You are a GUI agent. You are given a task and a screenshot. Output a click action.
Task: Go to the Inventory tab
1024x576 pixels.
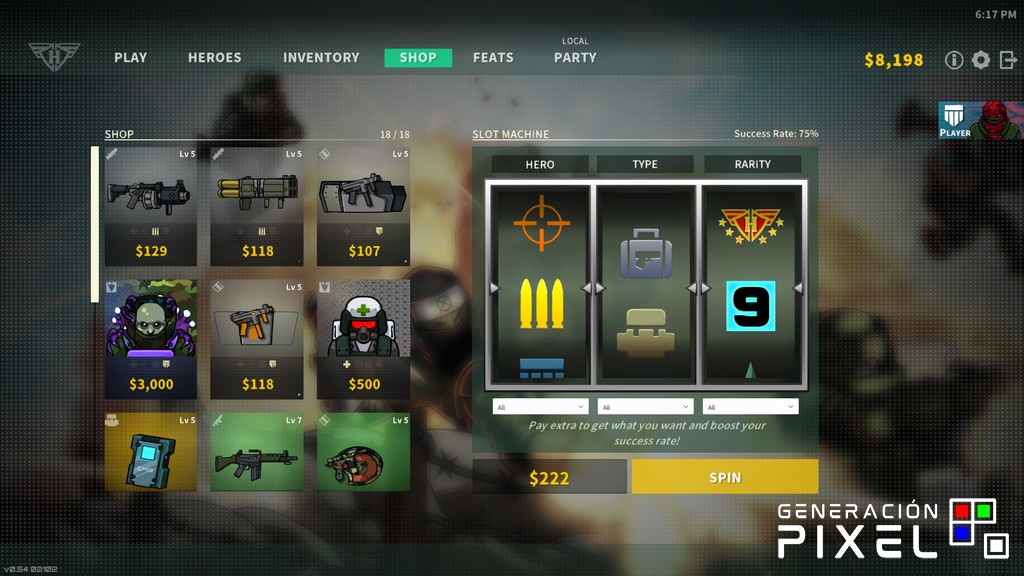[x=321, y=58]
